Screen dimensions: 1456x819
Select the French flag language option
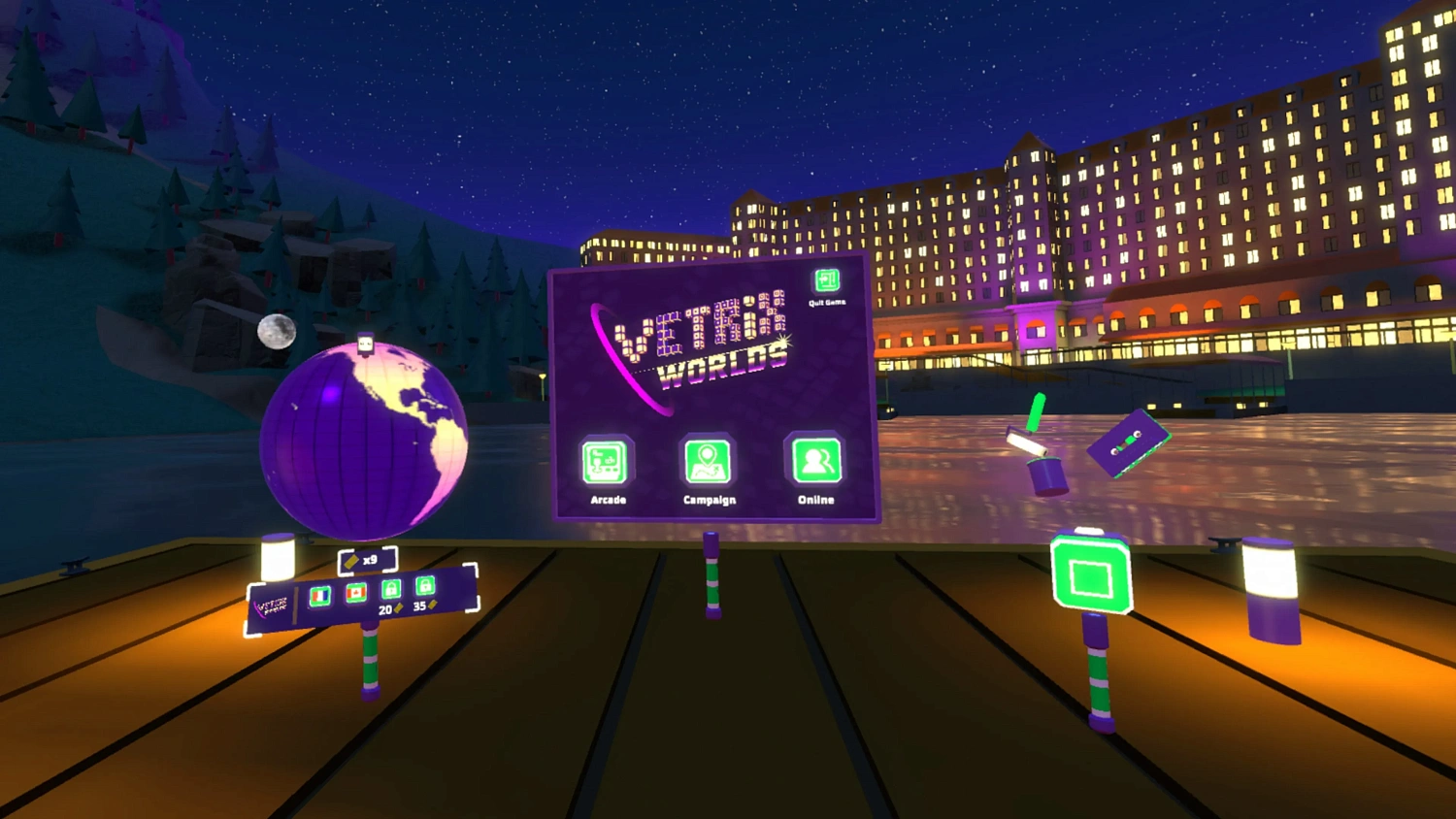pos(320,594)
